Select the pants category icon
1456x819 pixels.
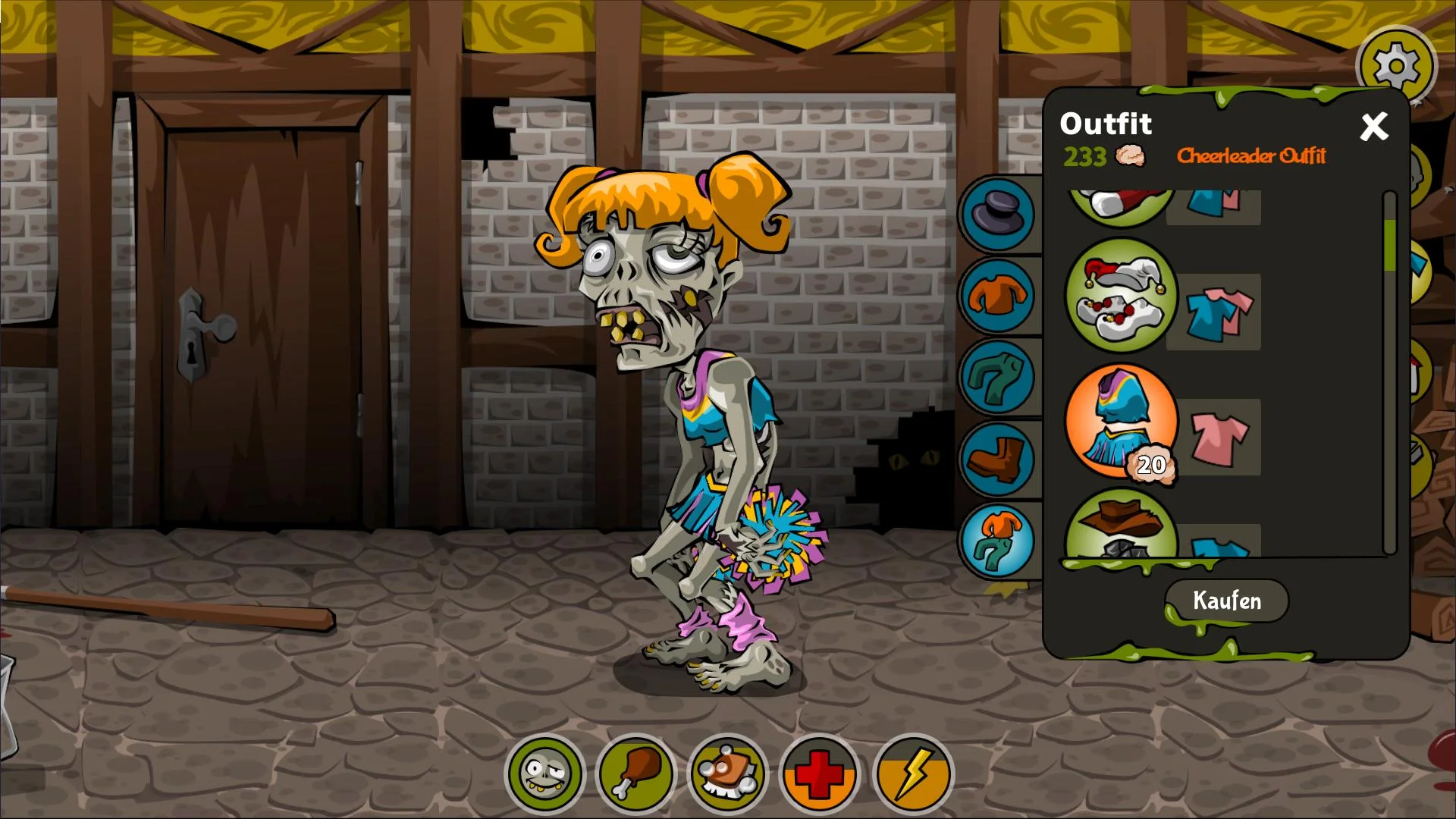998,377
